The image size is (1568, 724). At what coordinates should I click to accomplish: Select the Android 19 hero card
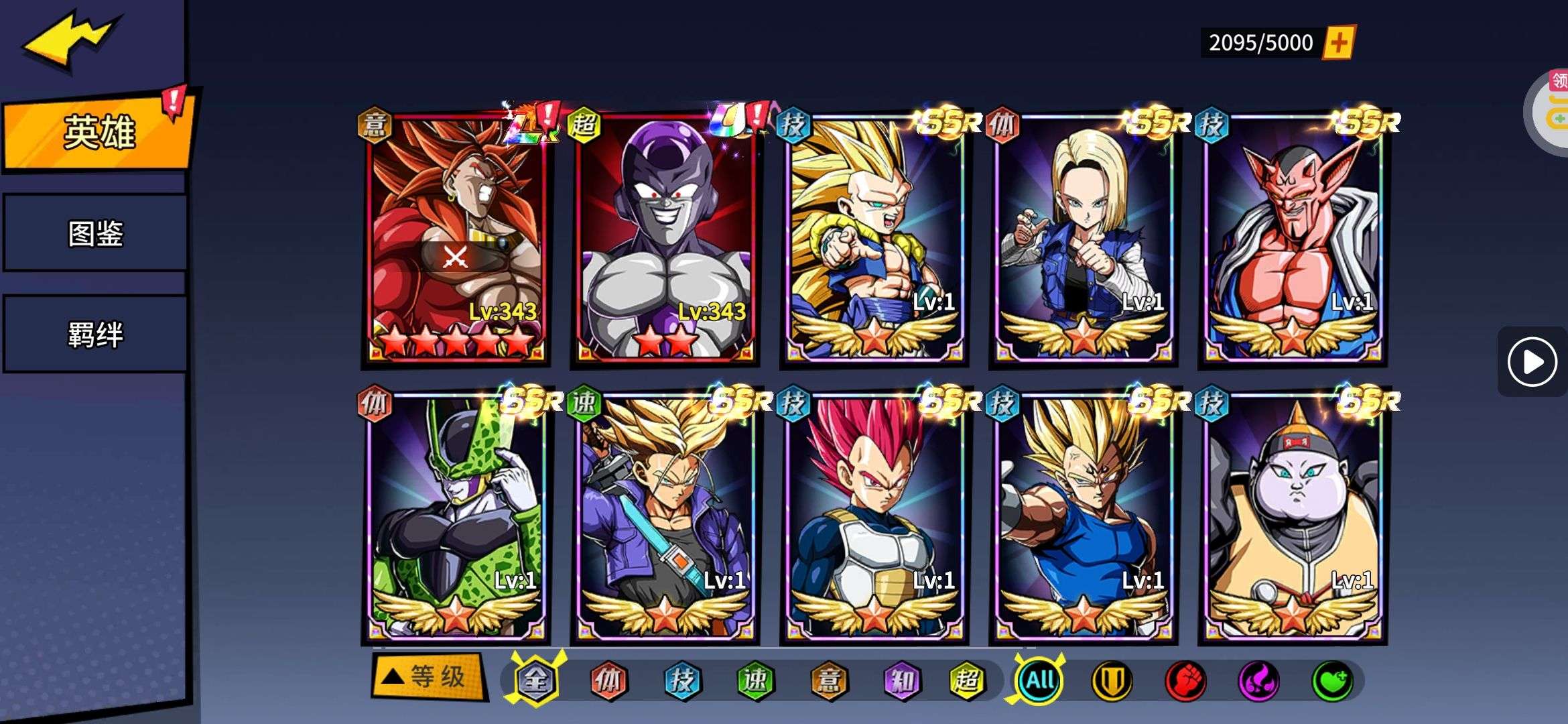point(1292,516)
